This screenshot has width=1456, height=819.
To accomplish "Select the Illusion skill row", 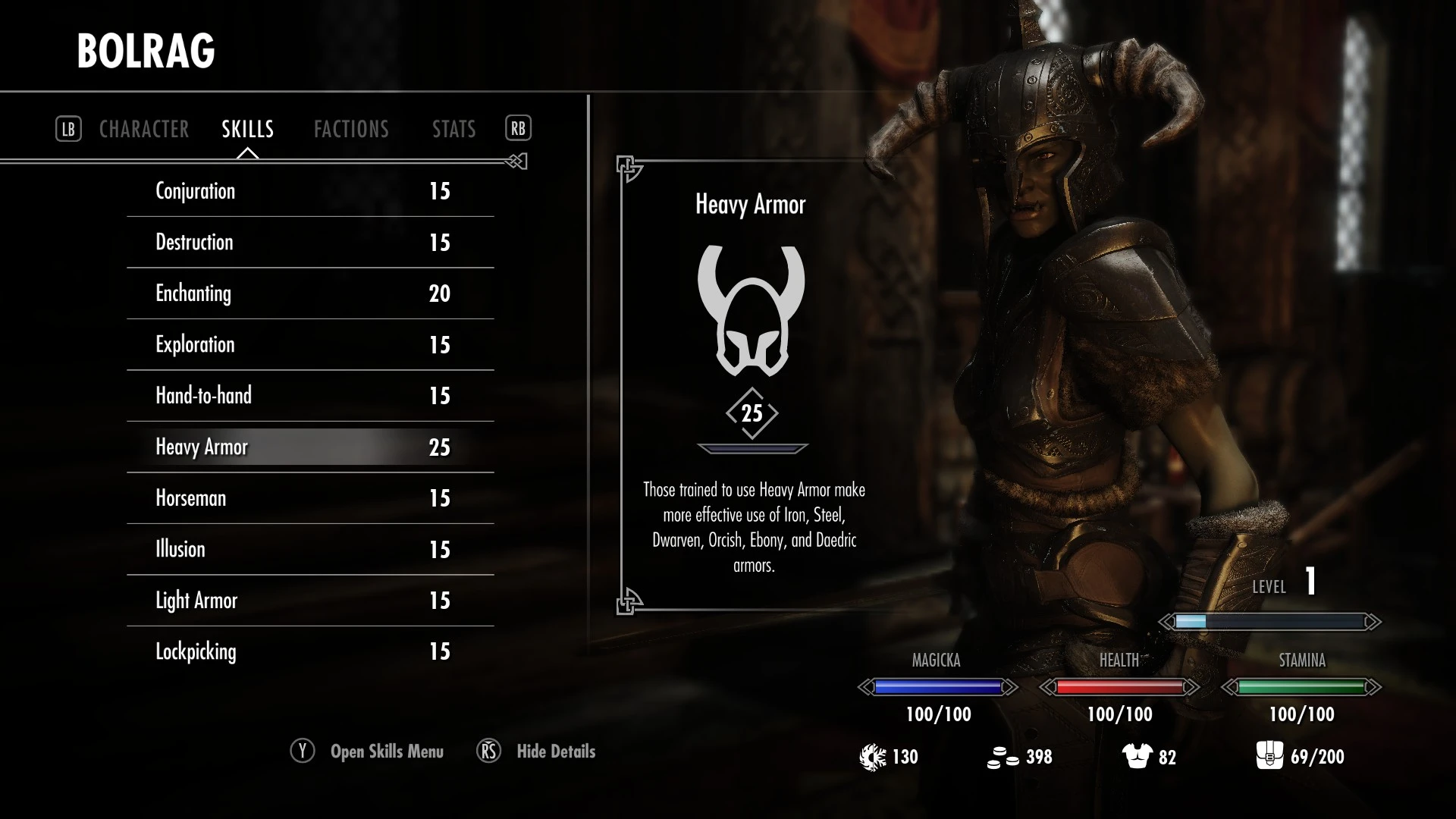I will point(310,550).
